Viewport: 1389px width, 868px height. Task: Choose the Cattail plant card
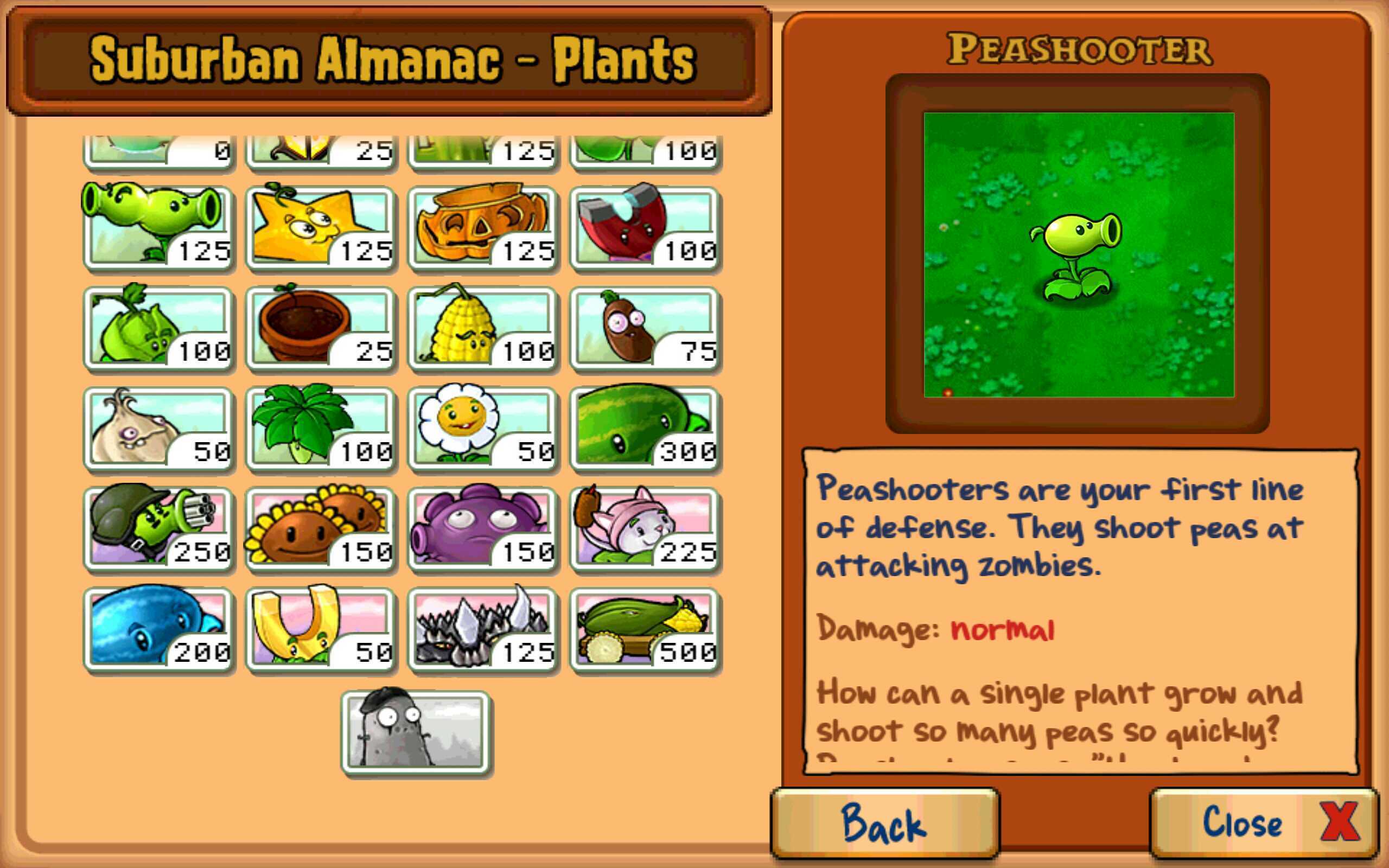[645, 529]
